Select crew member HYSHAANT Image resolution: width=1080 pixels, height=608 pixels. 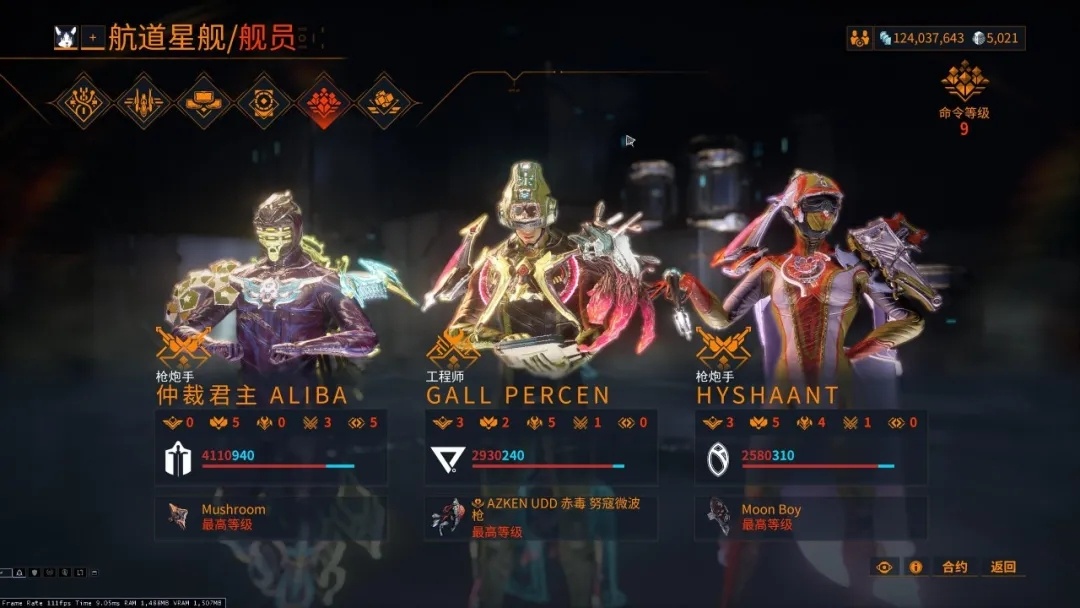[x=767, y=395]
